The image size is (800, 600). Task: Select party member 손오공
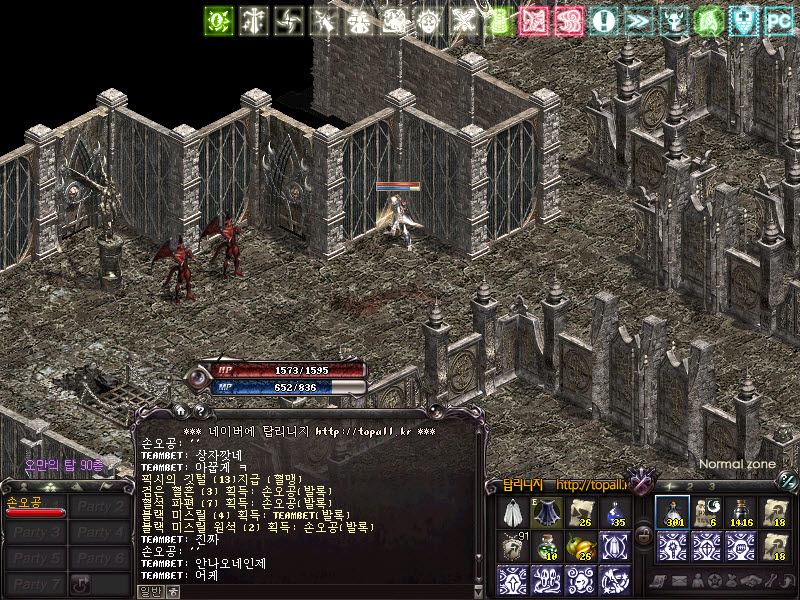pyautogui.click(x=34, y=505)
